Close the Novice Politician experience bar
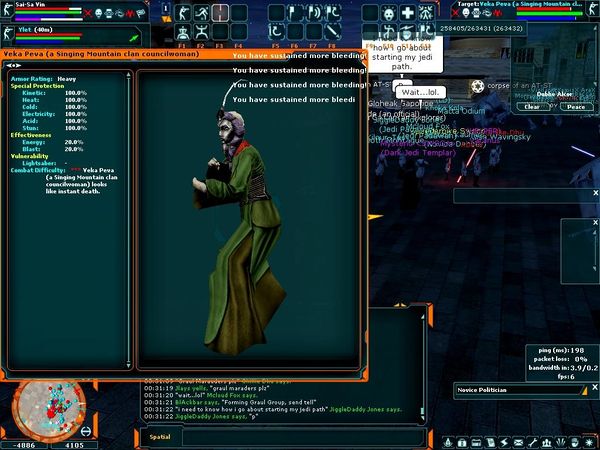Screen dimensions: 600x450 click(594, 389)
